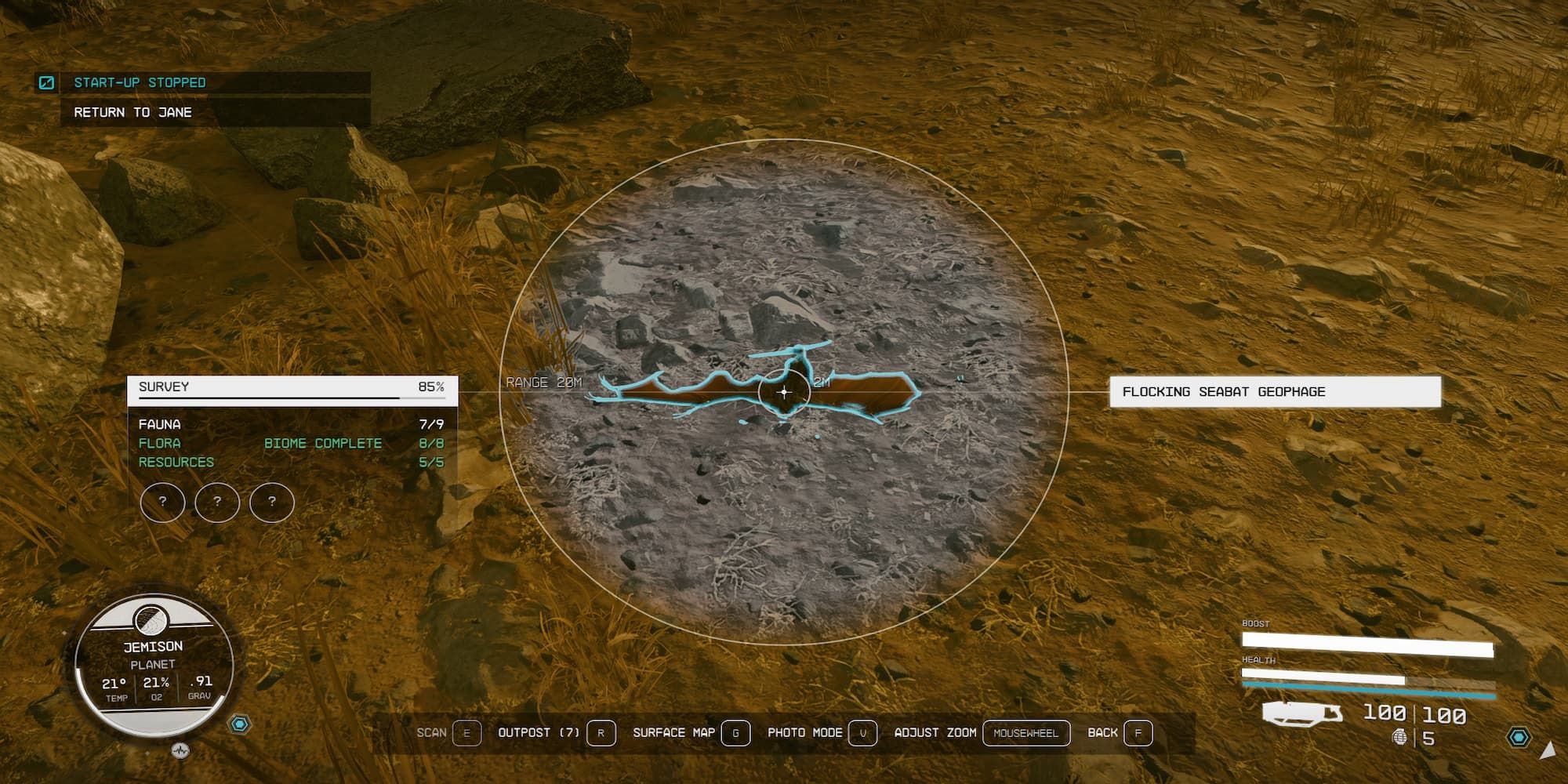
Task: Click the cyan hexagon icon in the bottom-right corner
Action: point(1519,737)
